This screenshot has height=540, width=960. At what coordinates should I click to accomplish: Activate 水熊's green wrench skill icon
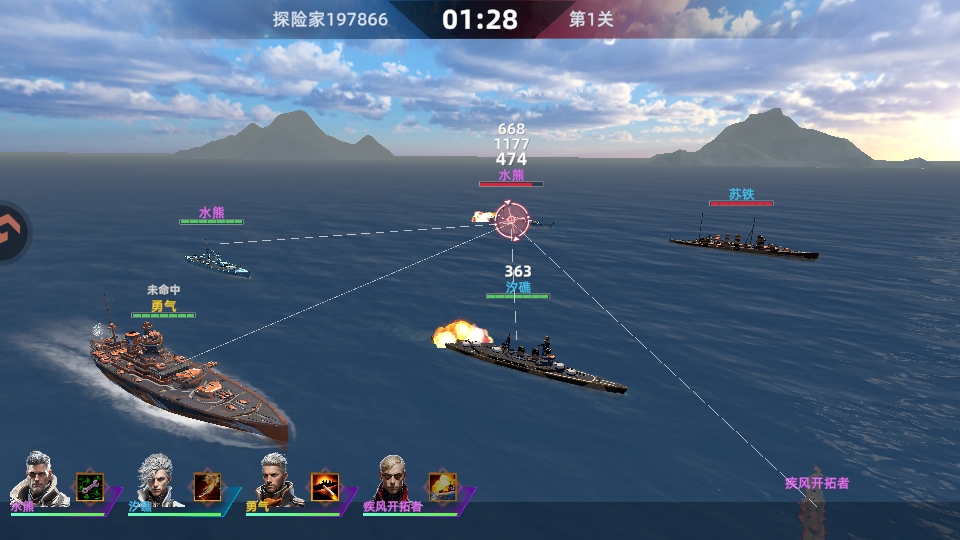[90, 487]
